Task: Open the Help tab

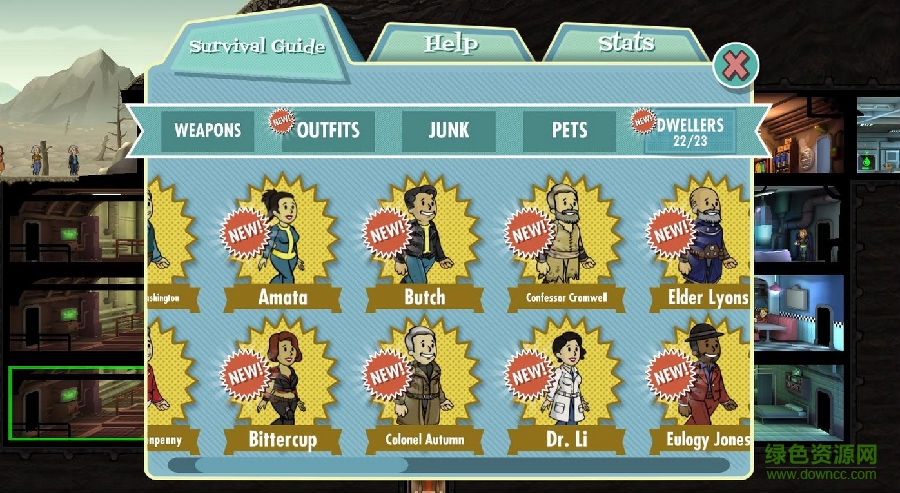Action: (450, 44)
